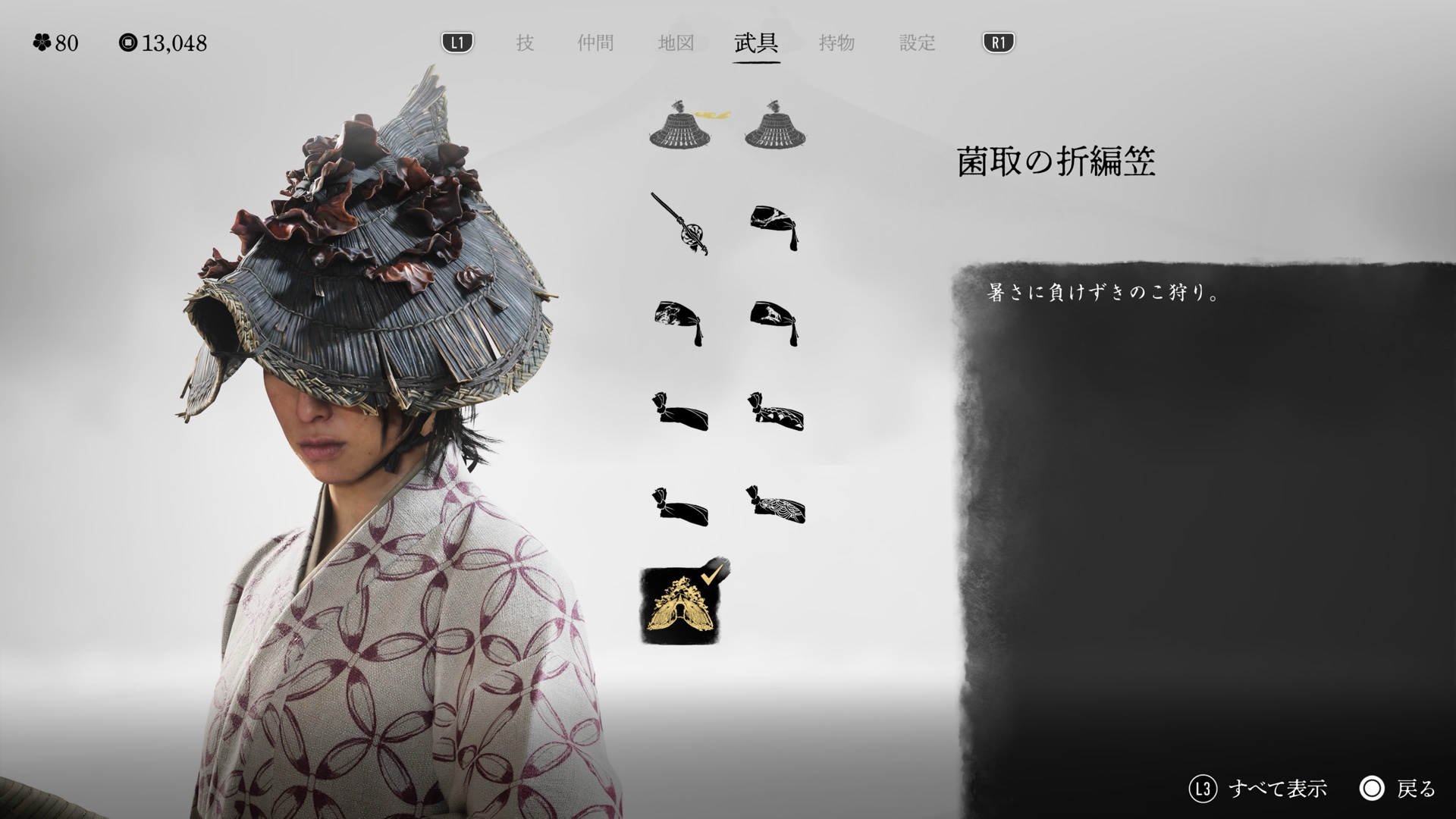Pick the head wrap with fine web pattern
Screen dimensions: 1456x819
coord(776,504)
